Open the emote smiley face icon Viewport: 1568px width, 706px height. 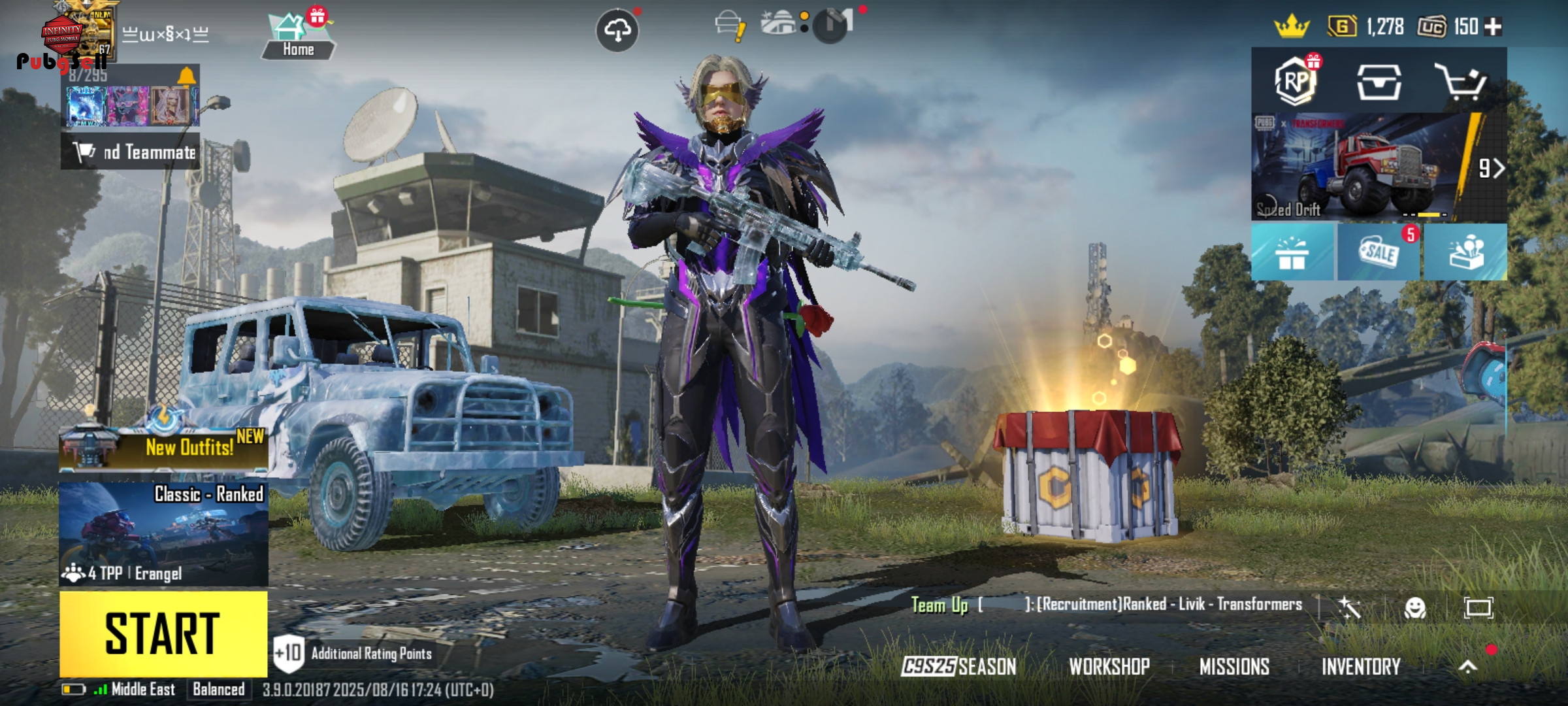tap(1415, 608)
